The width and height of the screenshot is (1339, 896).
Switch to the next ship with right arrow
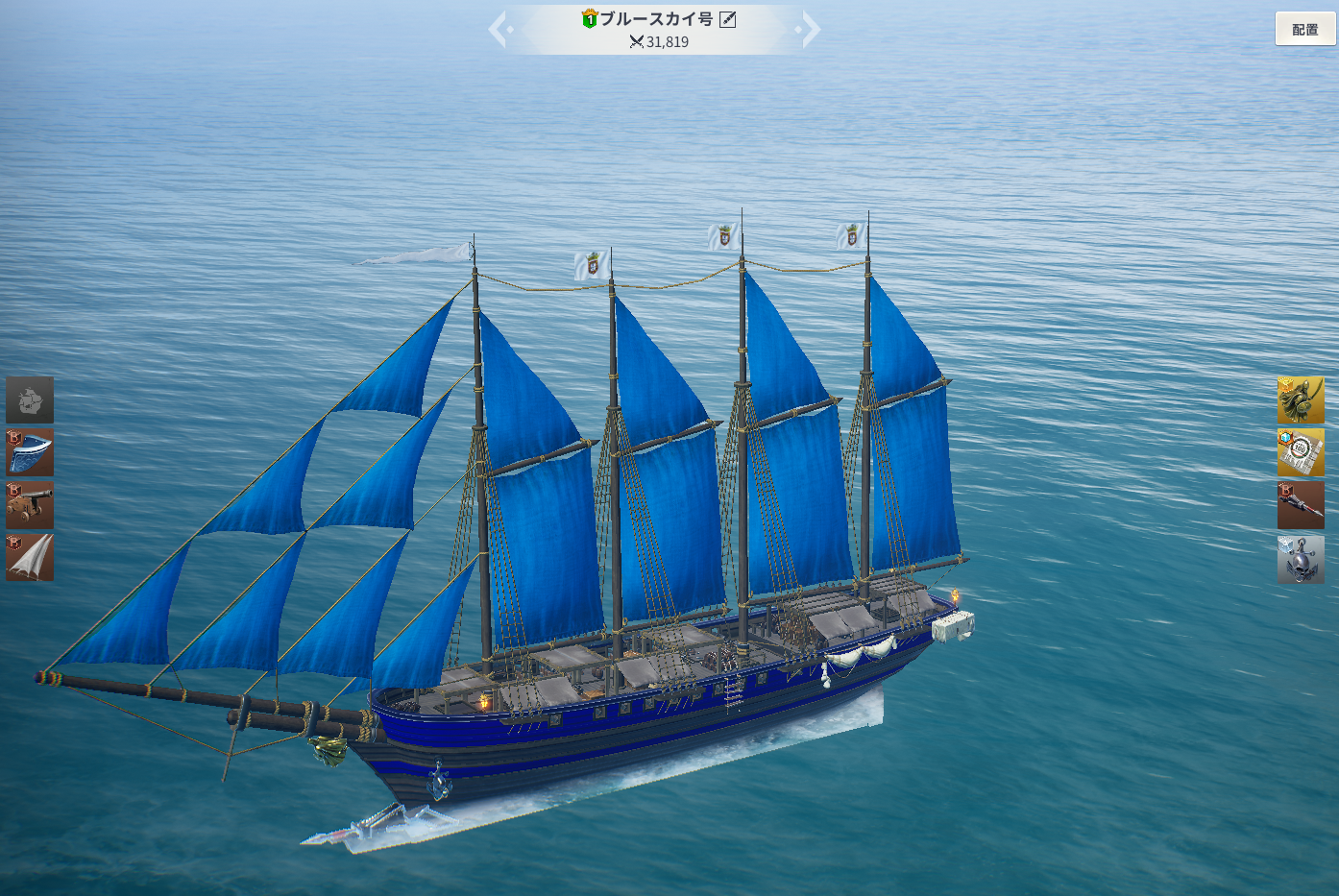pyautogui.click(x=810, y=30)
